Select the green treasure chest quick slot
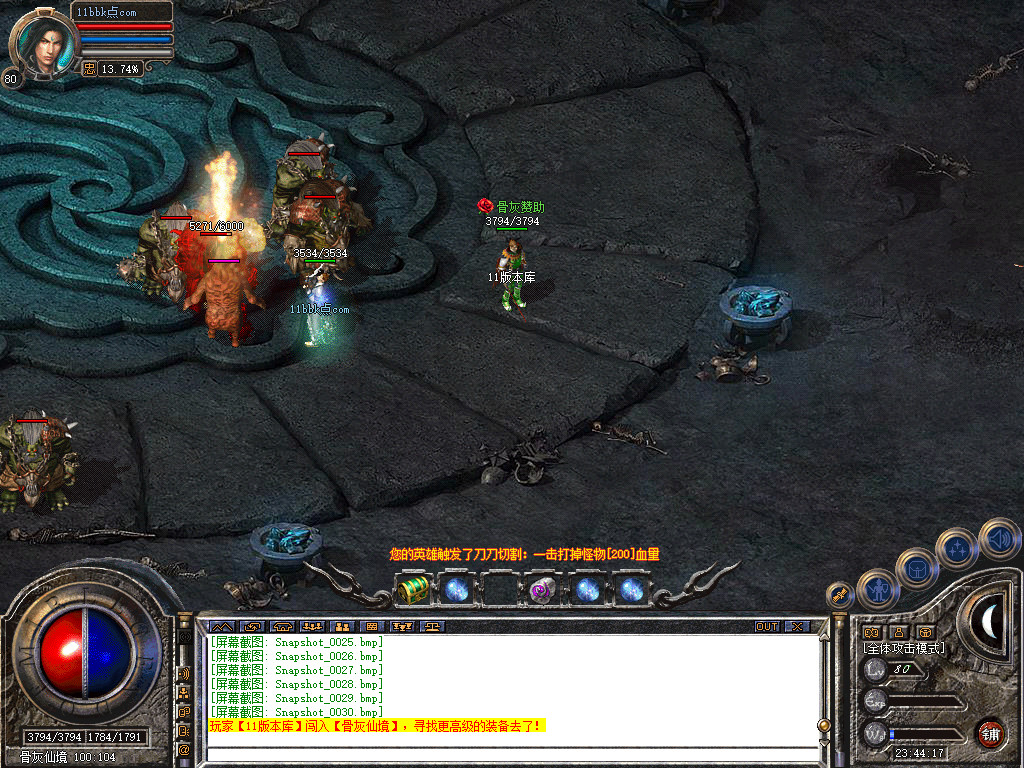 (413, 589)
